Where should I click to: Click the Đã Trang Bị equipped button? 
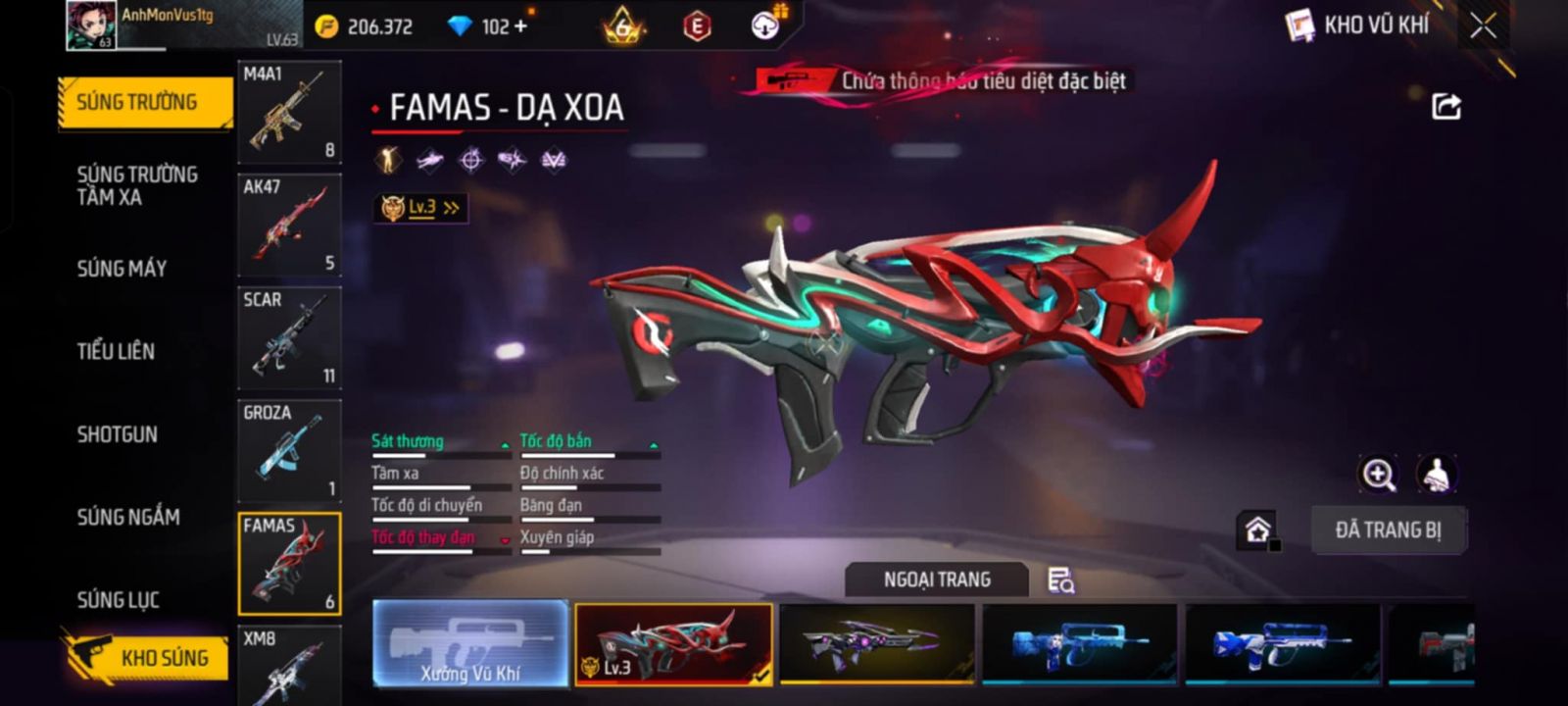pos(1388,530)
